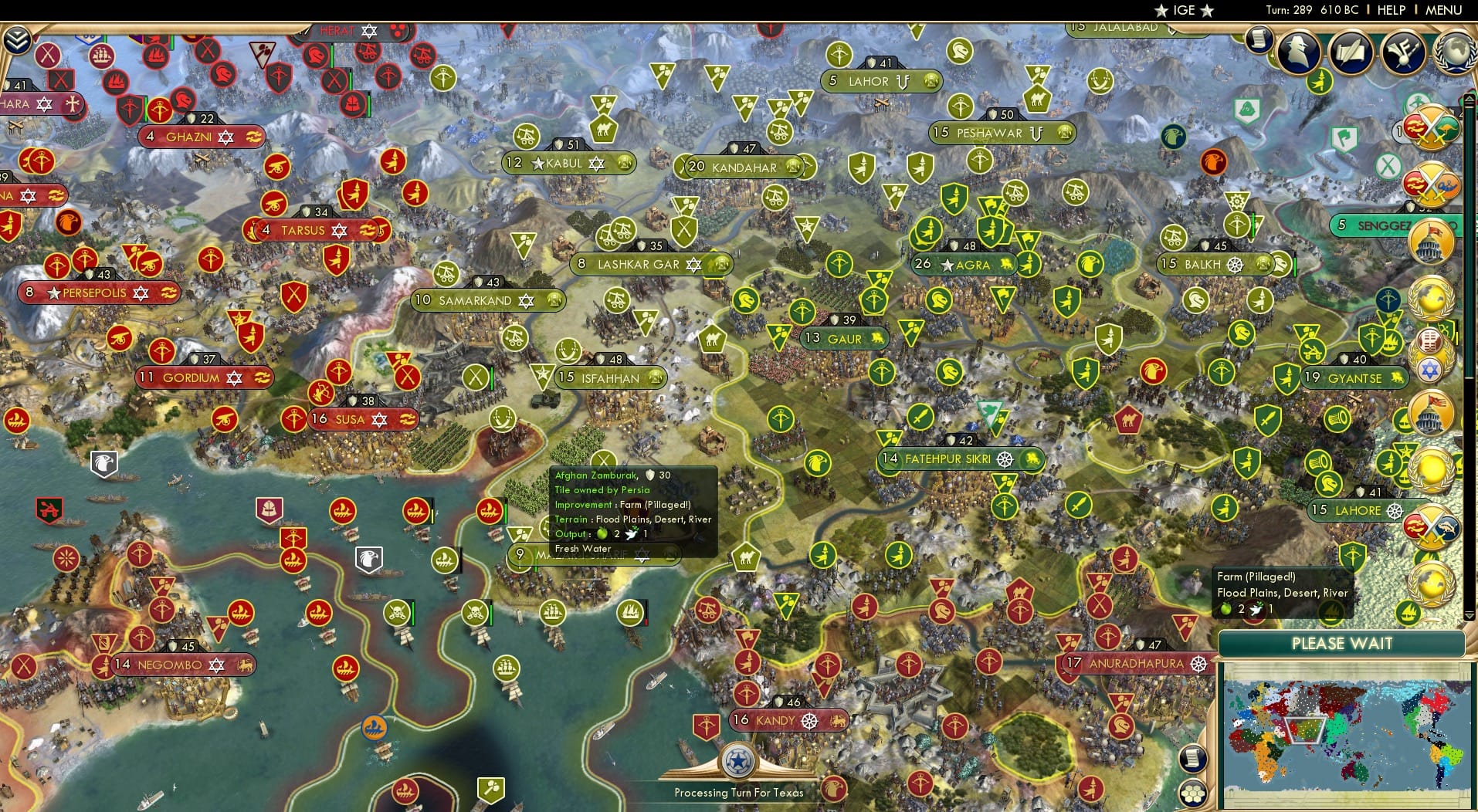The height and width of the screenshot is (812, 1478).
Task: Click the up arrow above the notification list
Action: pyautogui.click(x=1469, y=98)
